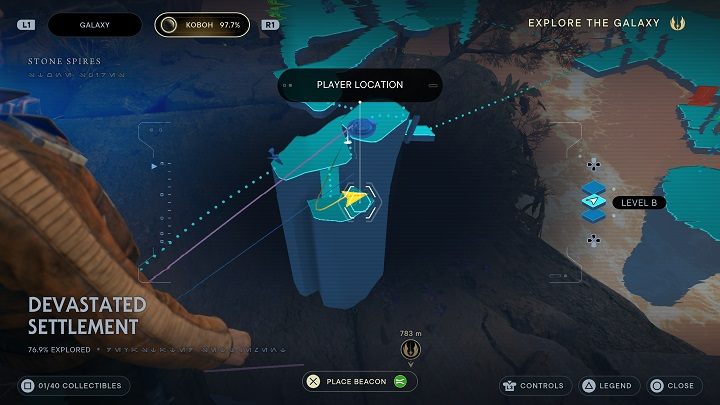Select the yellow player arrow marker

(x=353, y=199)
